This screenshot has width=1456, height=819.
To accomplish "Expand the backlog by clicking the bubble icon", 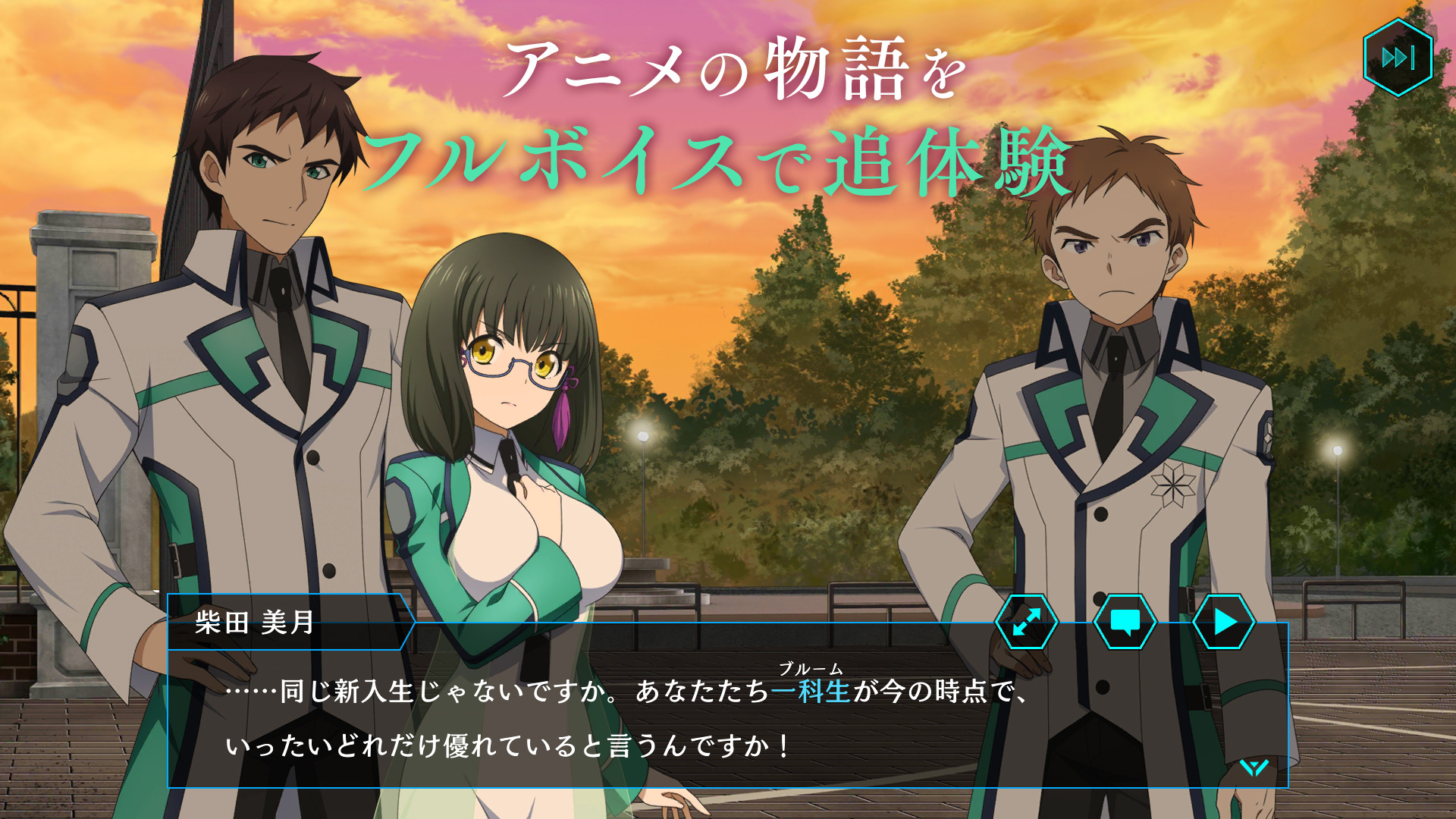I will tap(1127, 622).
